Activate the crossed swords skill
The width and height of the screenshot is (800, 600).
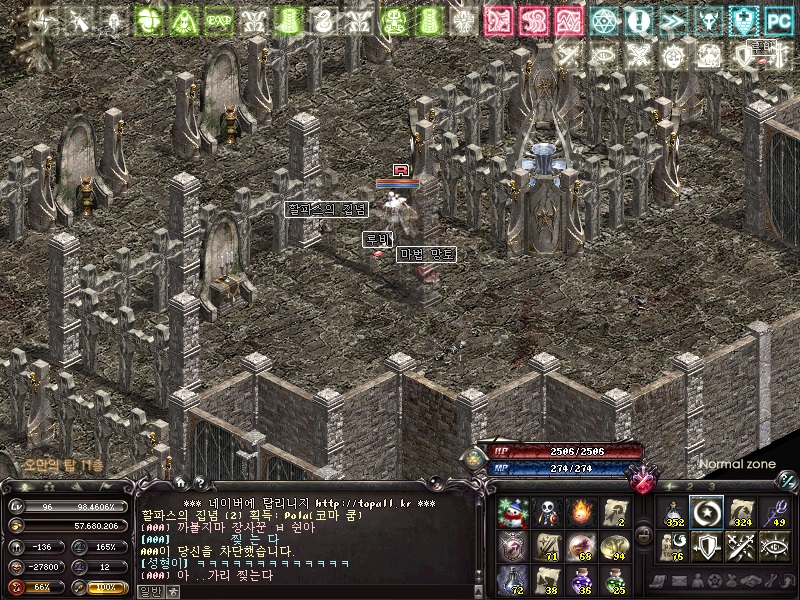[741, 546]
